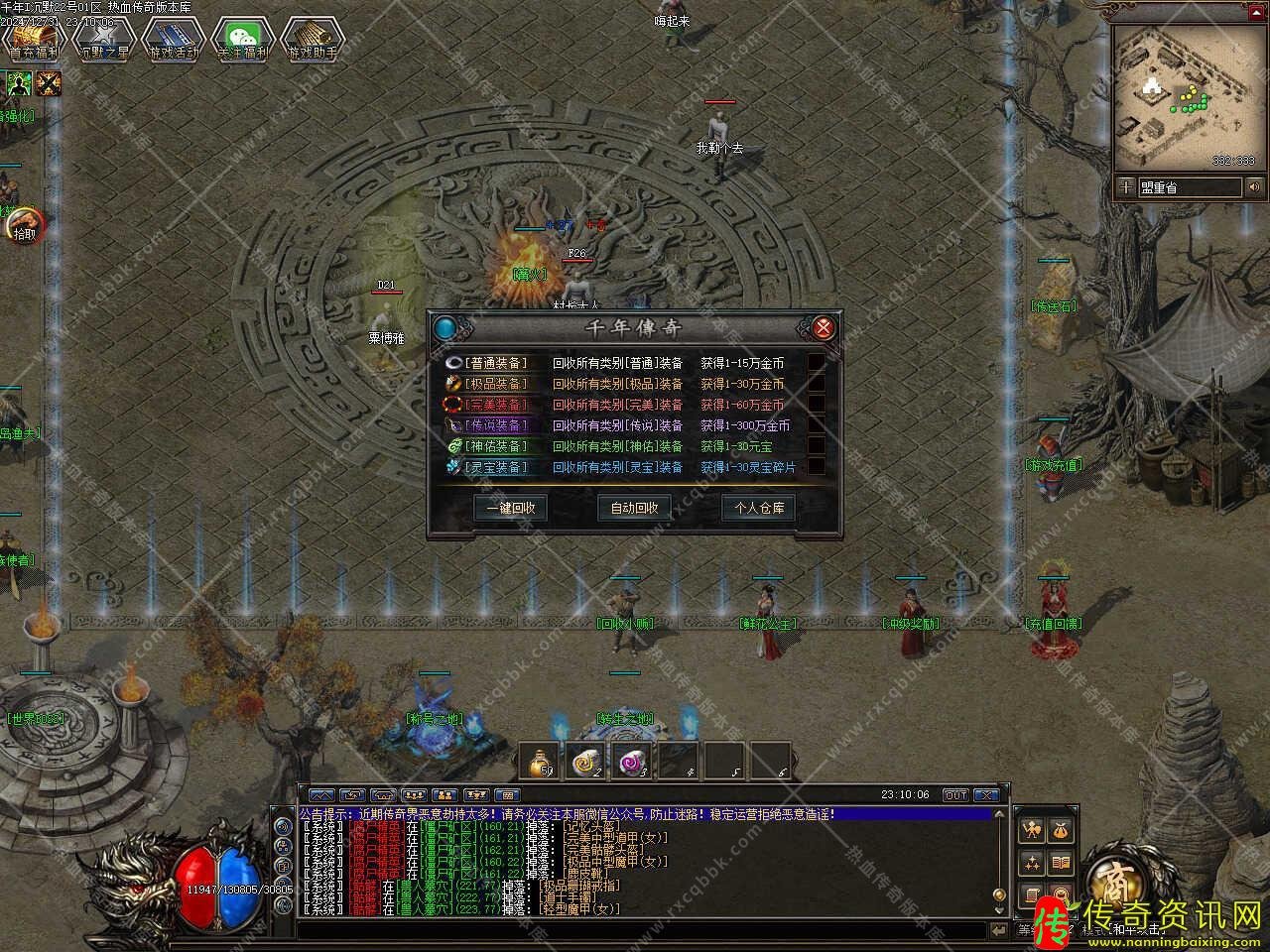
Task: Open the 首充福利 first-recharge bonus
Action: pos(34,40)
